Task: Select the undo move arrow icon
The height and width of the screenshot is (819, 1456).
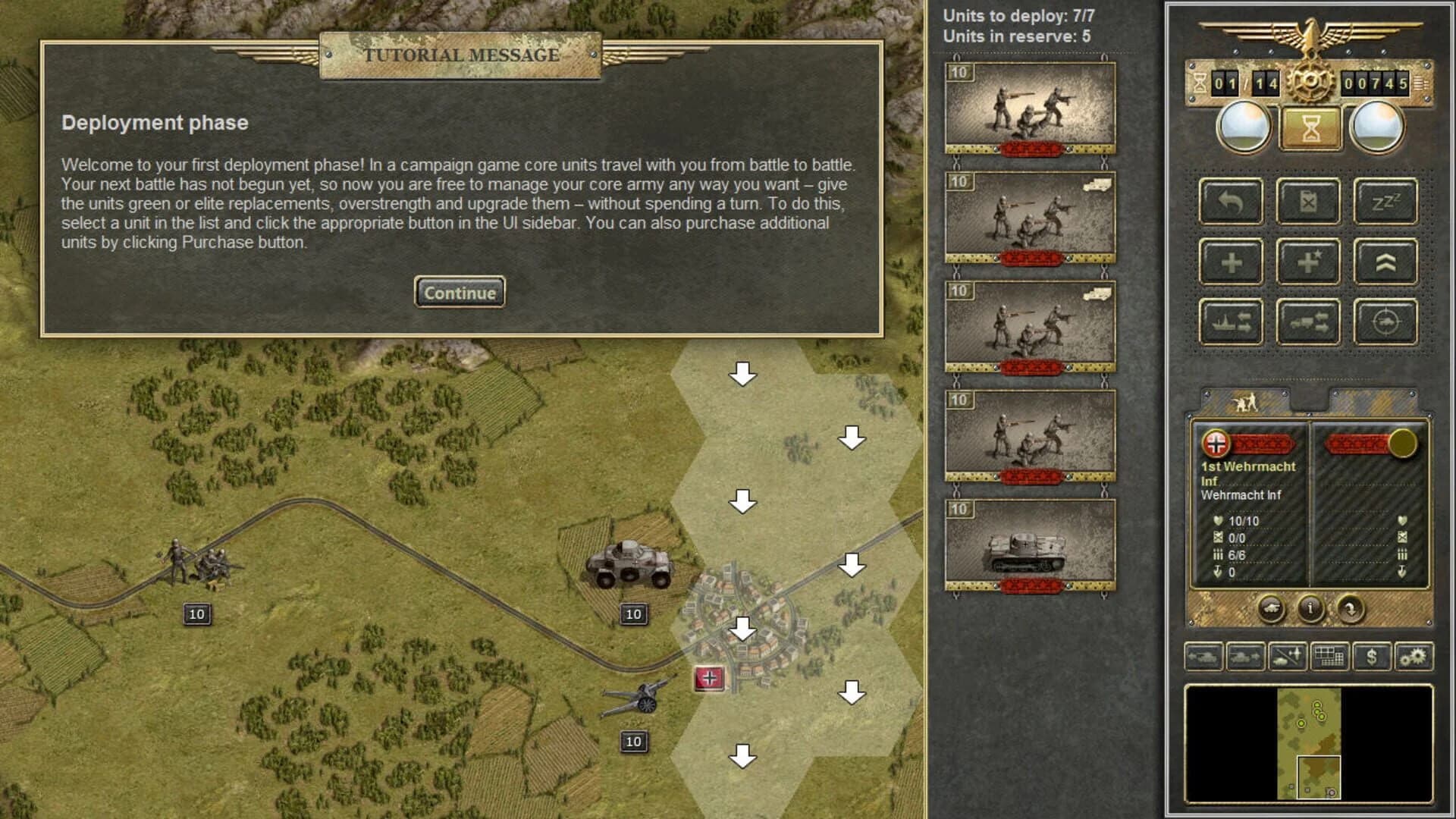Action: (x=1230, y=201)
